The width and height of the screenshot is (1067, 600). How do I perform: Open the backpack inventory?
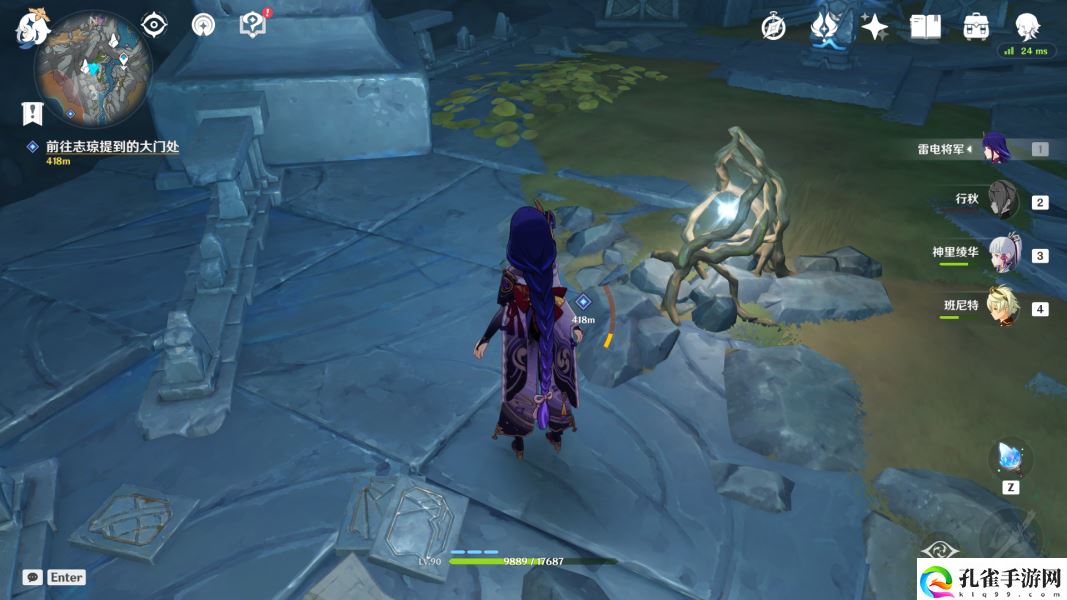coord(976,27)
